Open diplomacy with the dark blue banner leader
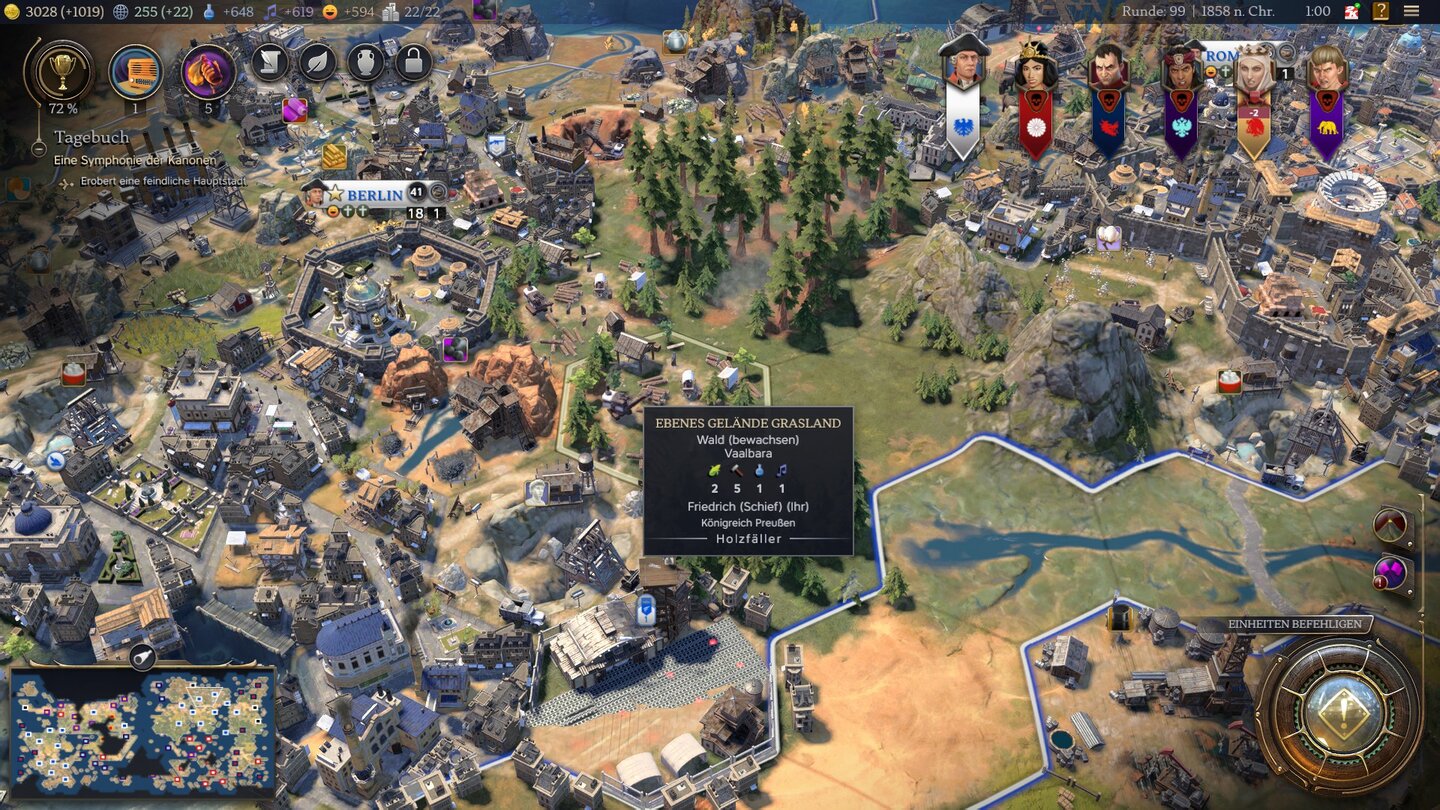This screenshot has width=1440, height=810. pyautogui.click(x=1108, y=66)
